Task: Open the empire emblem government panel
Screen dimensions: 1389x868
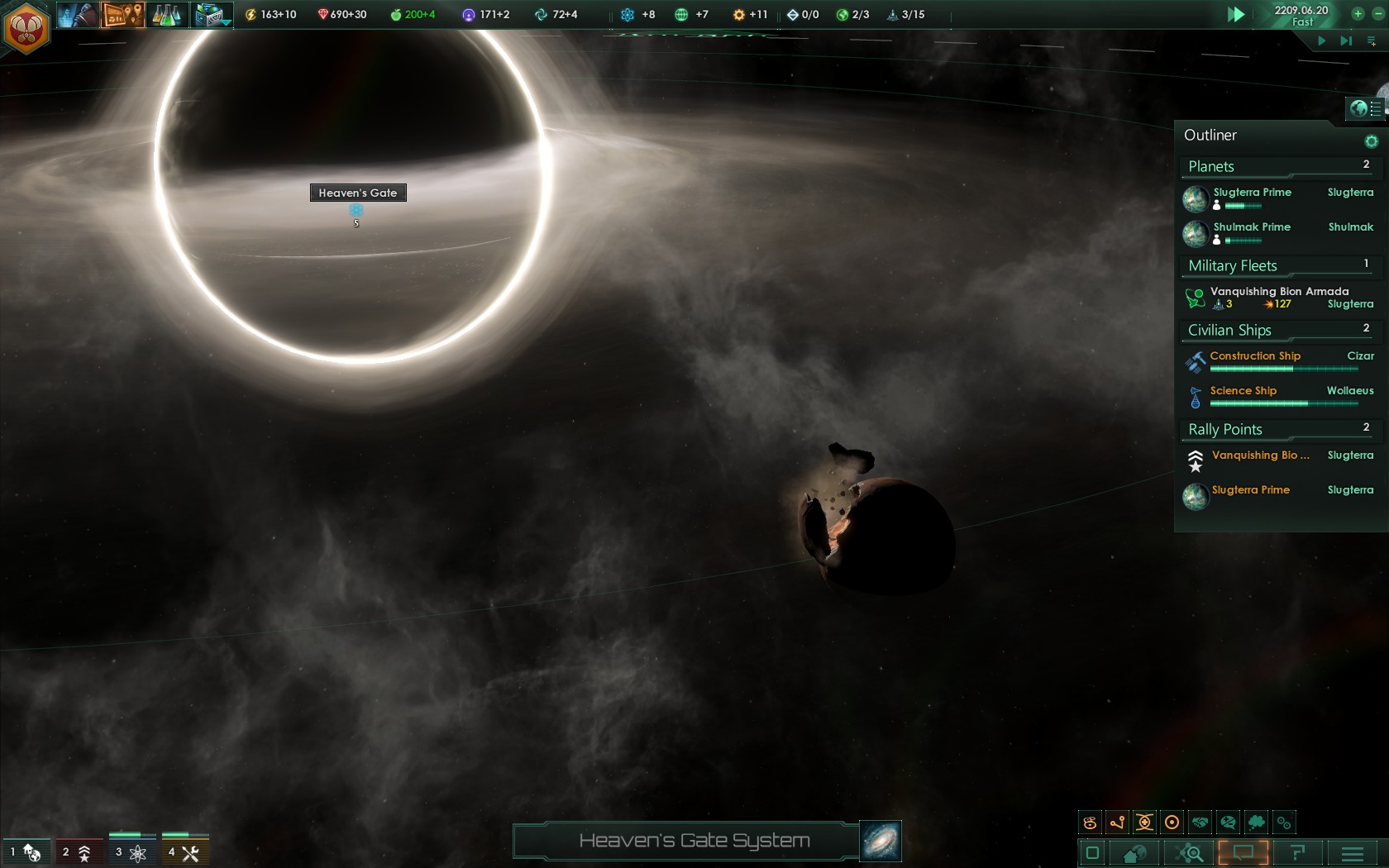Action: pos(26,28)
